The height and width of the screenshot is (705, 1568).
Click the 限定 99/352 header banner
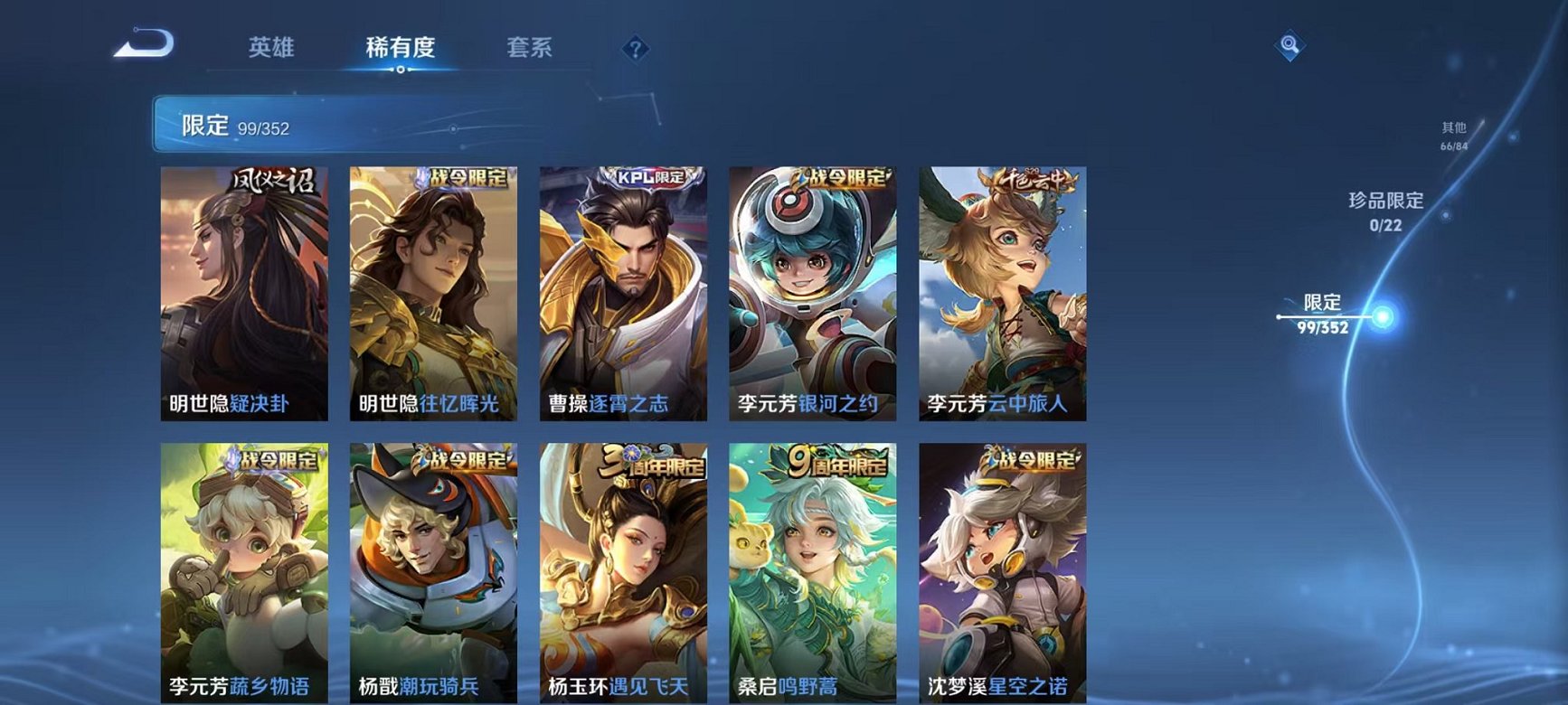coord(316,125)
